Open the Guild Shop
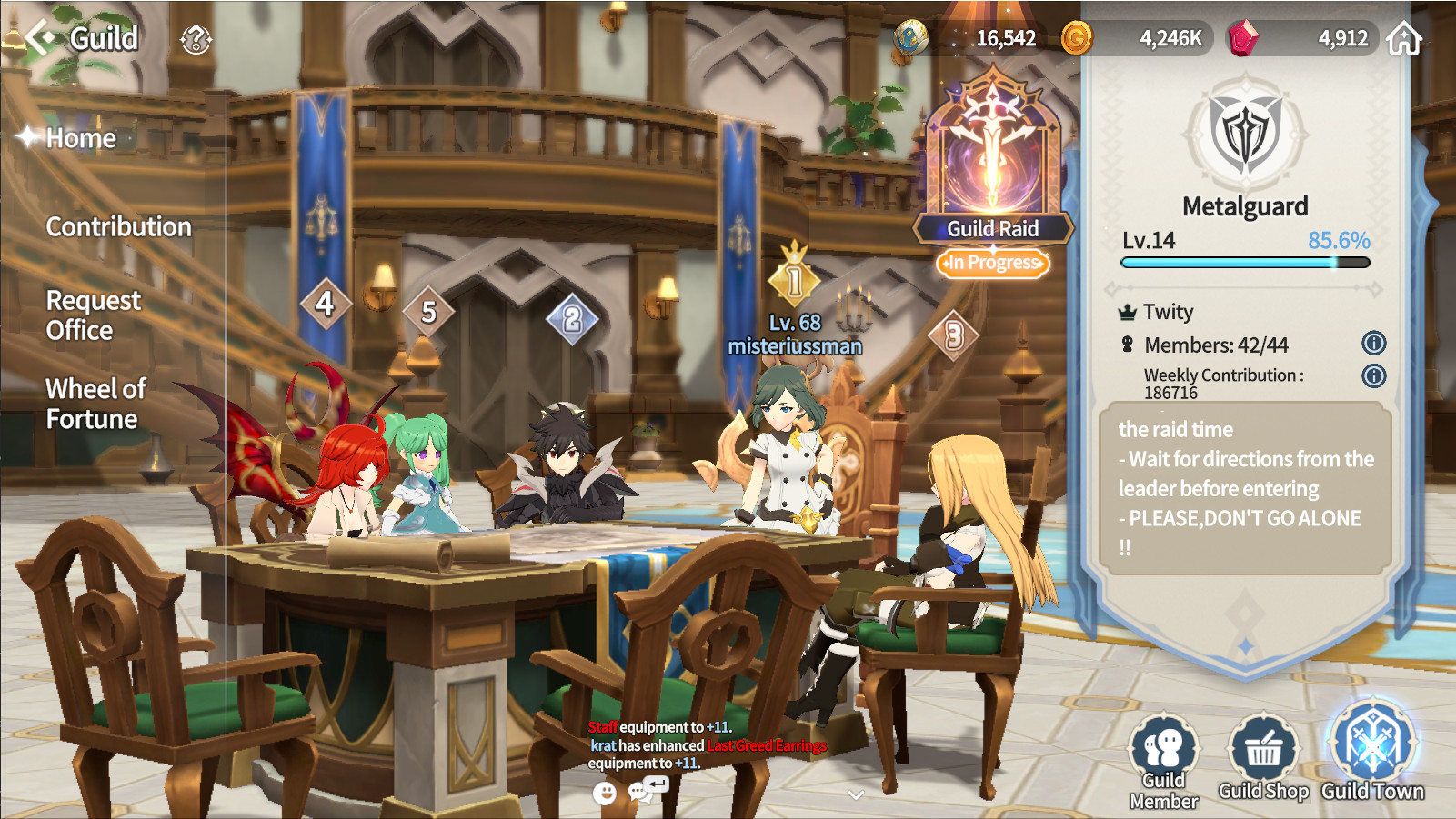This screenshot has width=1456, height=819. tap(1263, 760)
